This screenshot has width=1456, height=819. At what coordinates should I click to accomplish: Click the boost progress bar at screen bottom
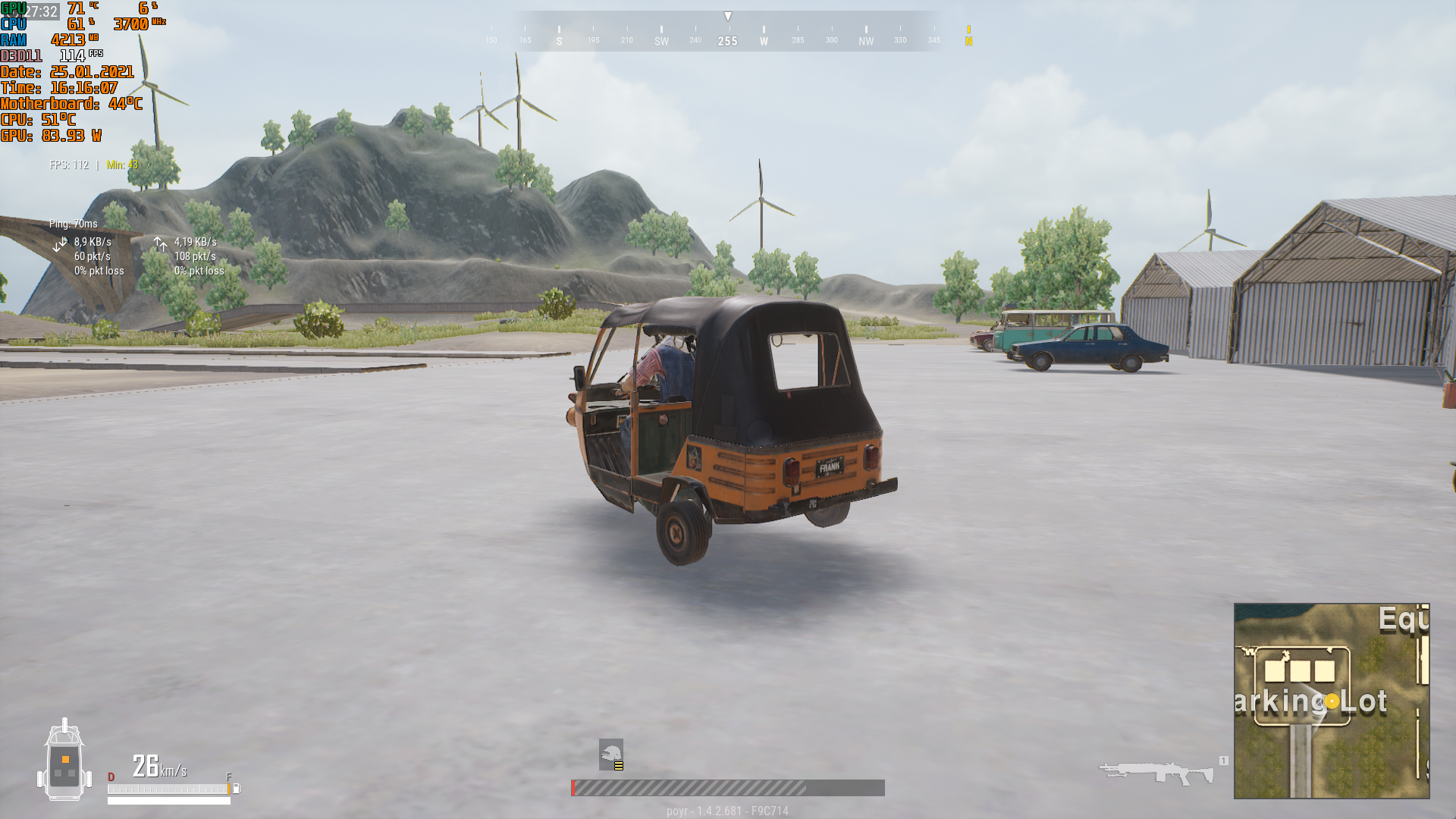(728, 787)
